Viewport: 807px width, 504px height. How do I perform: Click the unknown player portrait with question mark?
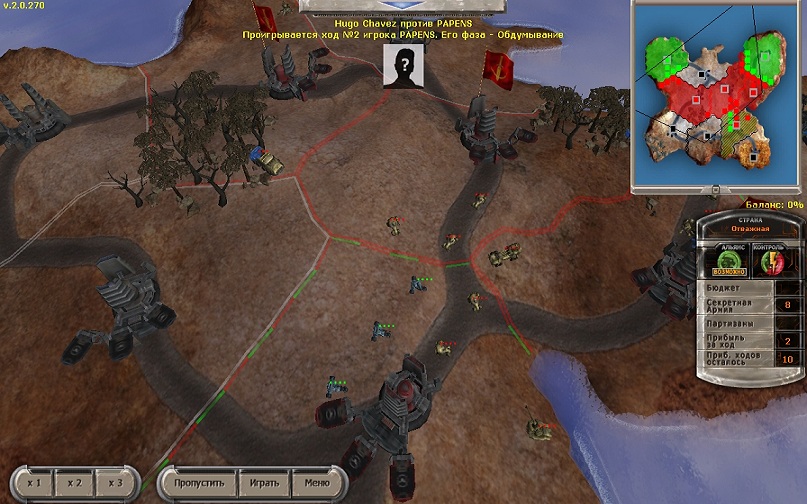click(x=403, y=66)
